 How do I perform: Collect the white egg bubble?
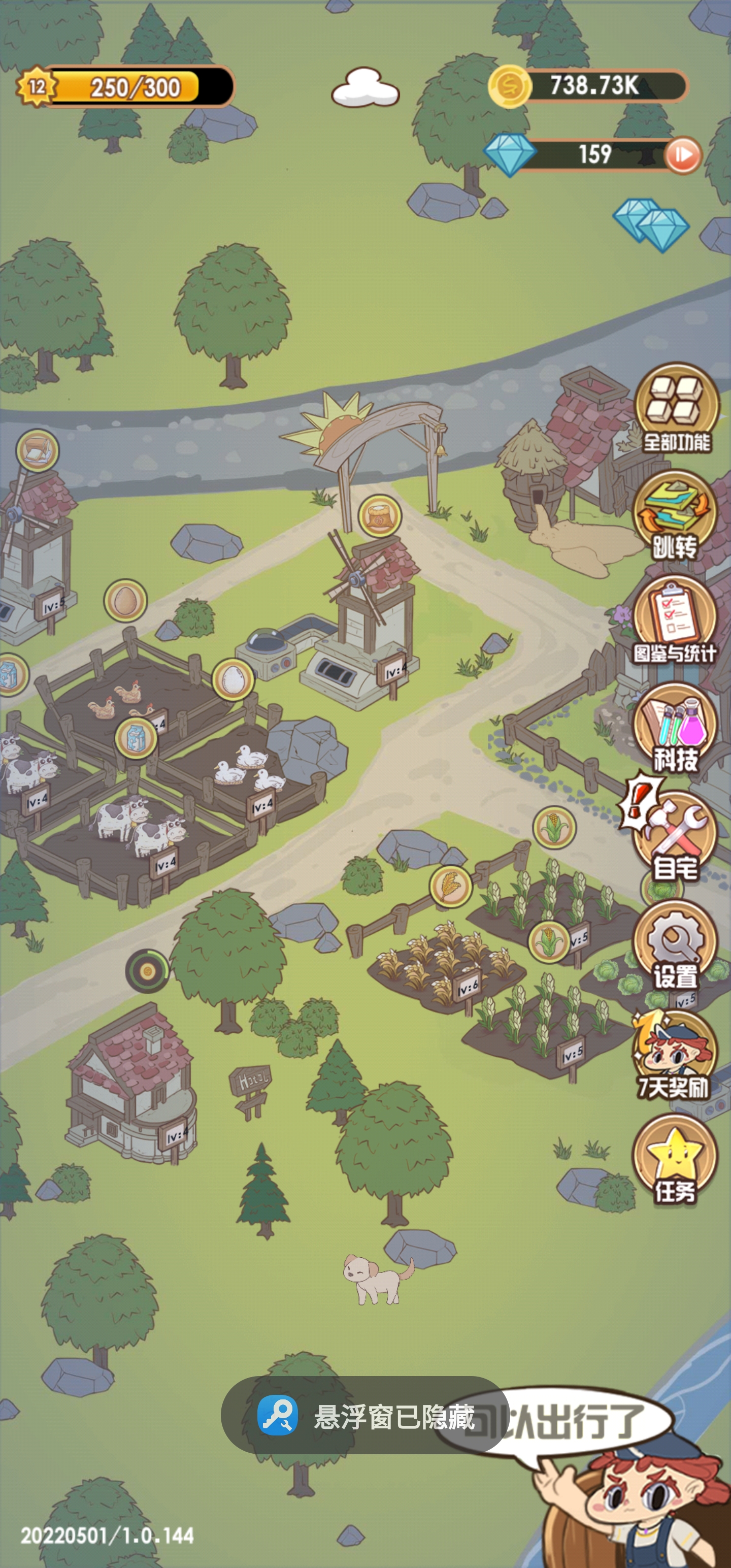[232, 679]
